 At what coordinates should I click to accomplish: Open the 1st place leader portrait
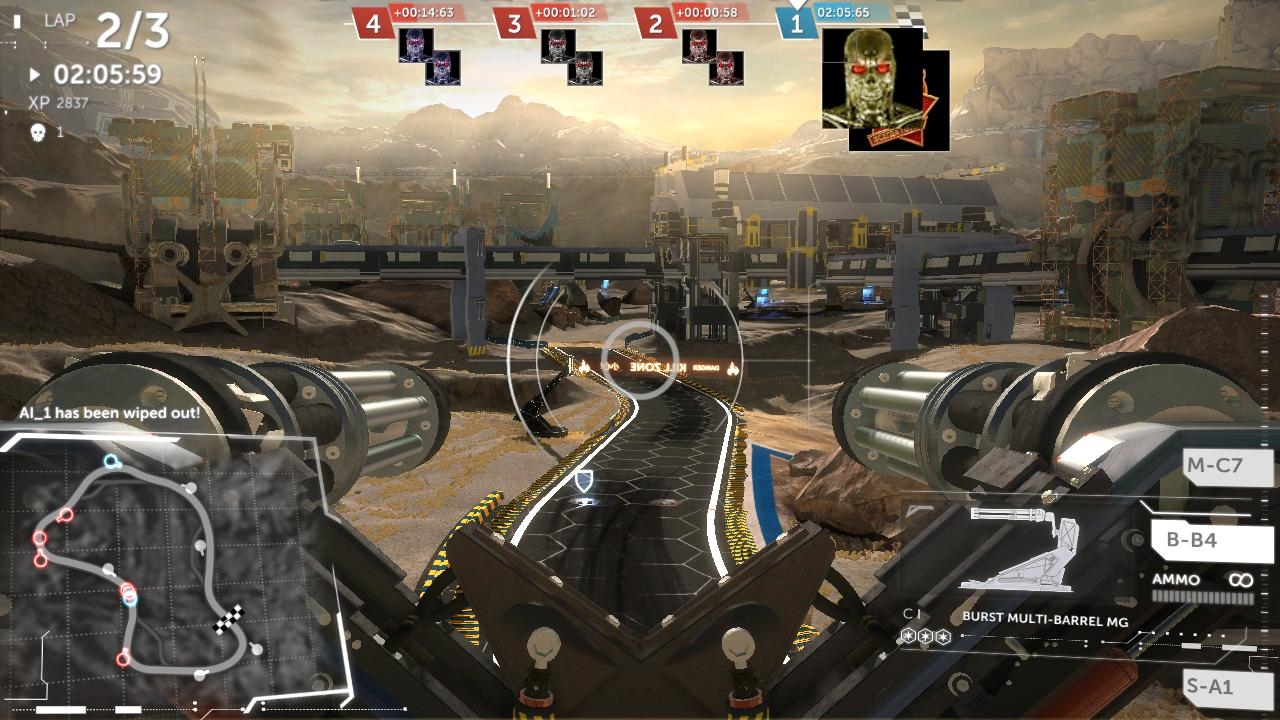[x=872, y=78]
